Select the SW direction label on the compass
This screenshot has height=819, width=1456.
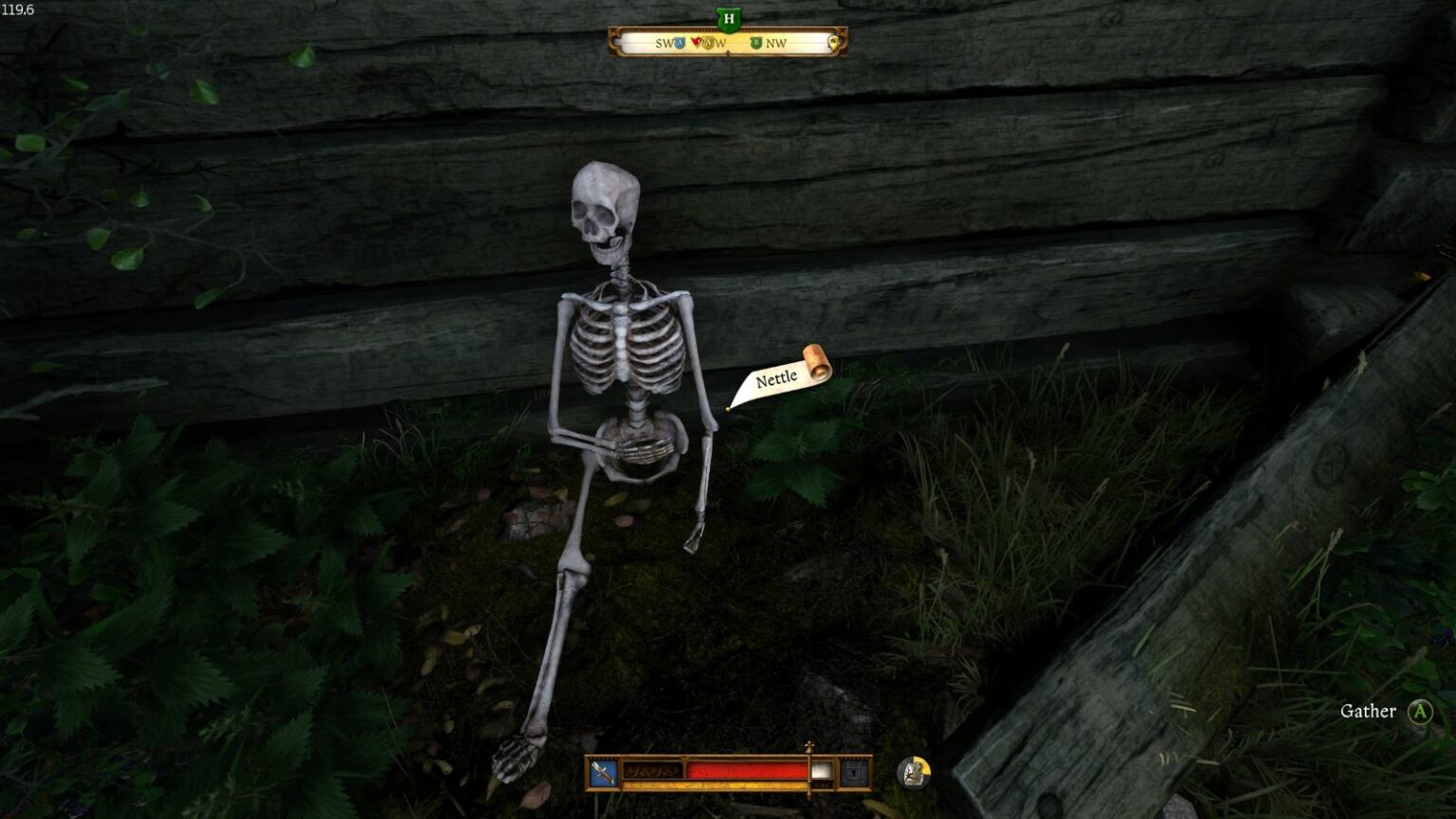[x=662, y=43]
